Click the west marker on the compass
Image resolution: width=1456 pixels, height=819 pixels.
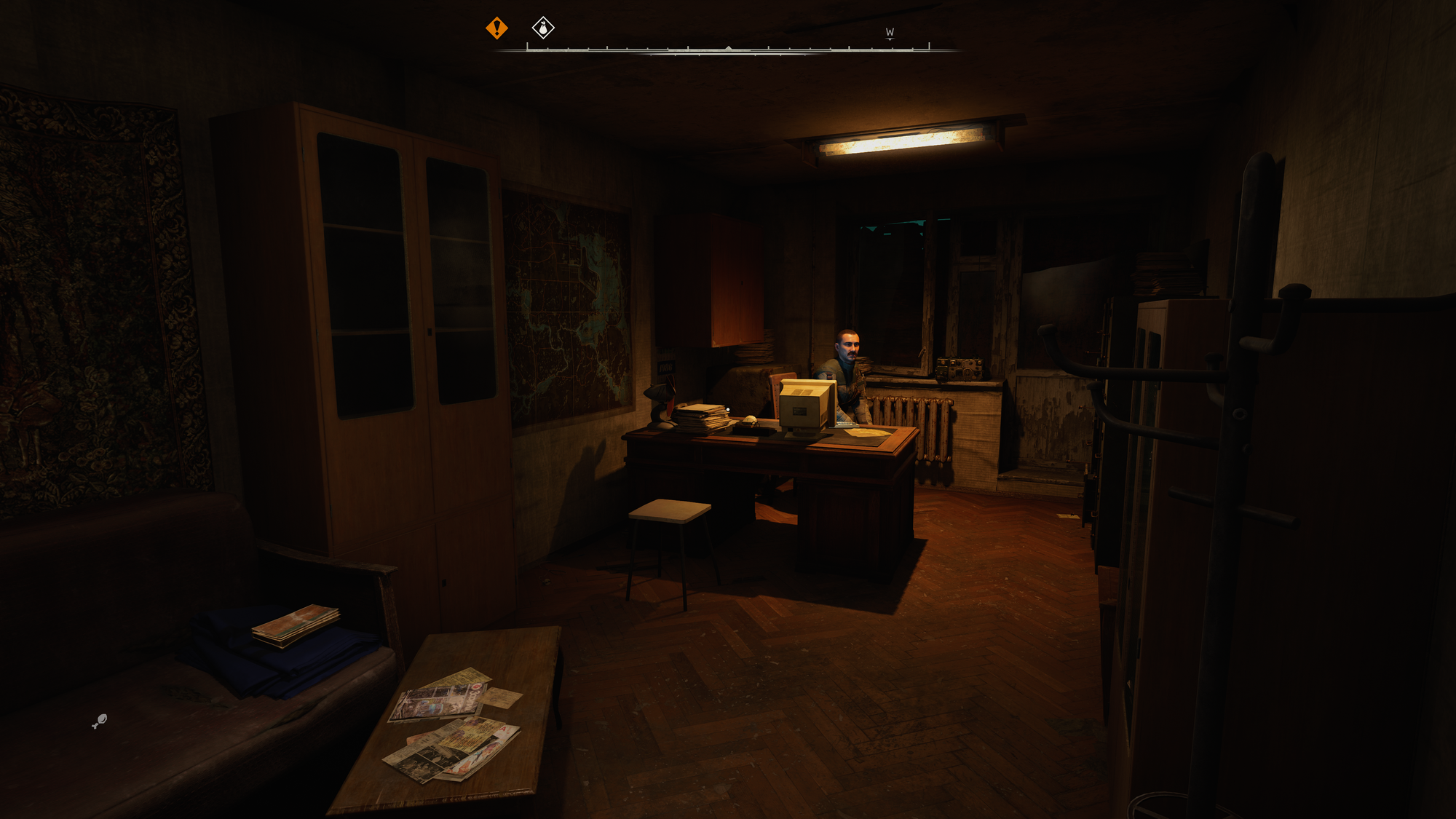pos(890,33)
